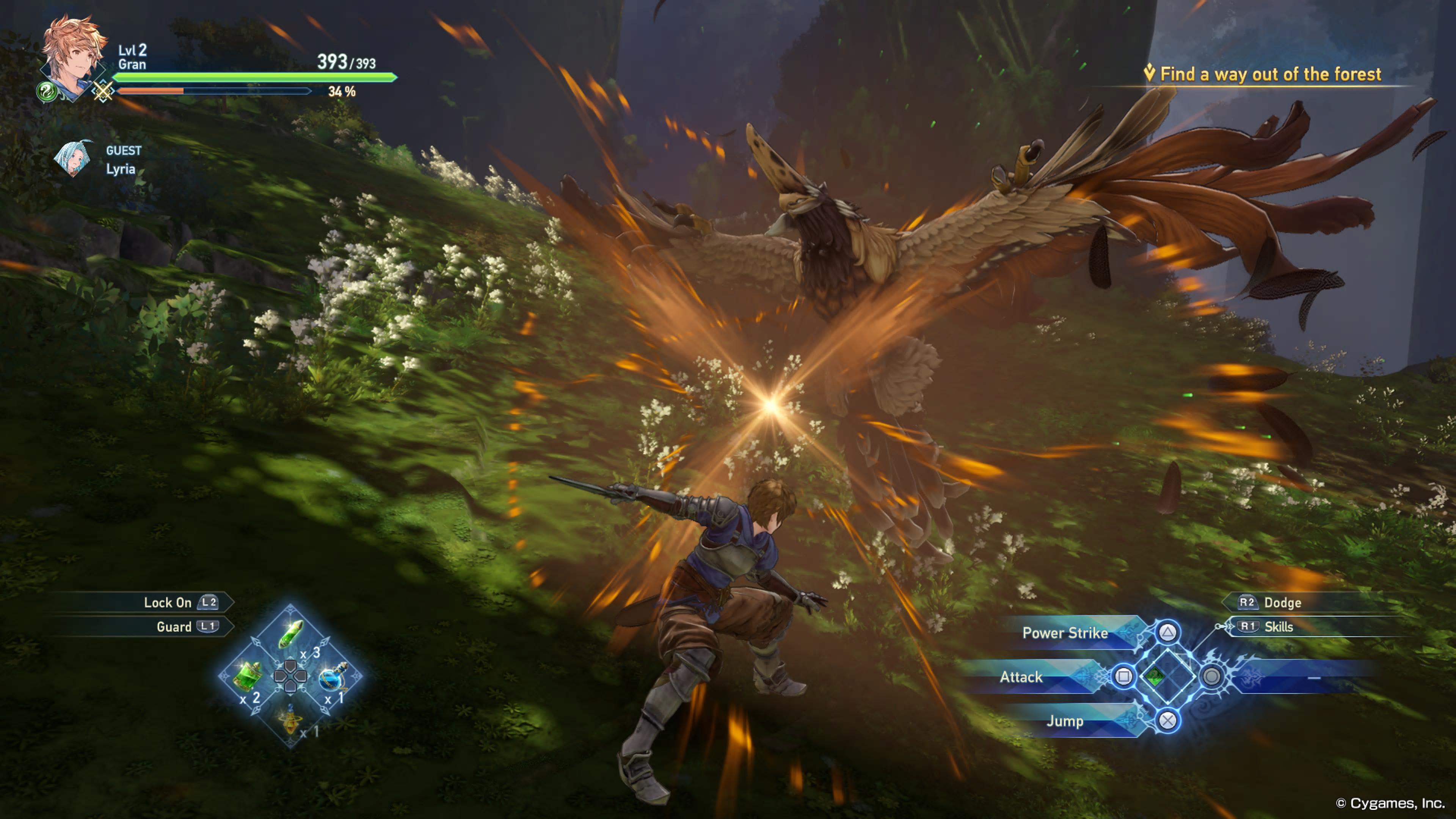The width and height of the screenshot is (1456, 819).
Task: Toggle the Lock On label
Action: click(x=168, y=602)
